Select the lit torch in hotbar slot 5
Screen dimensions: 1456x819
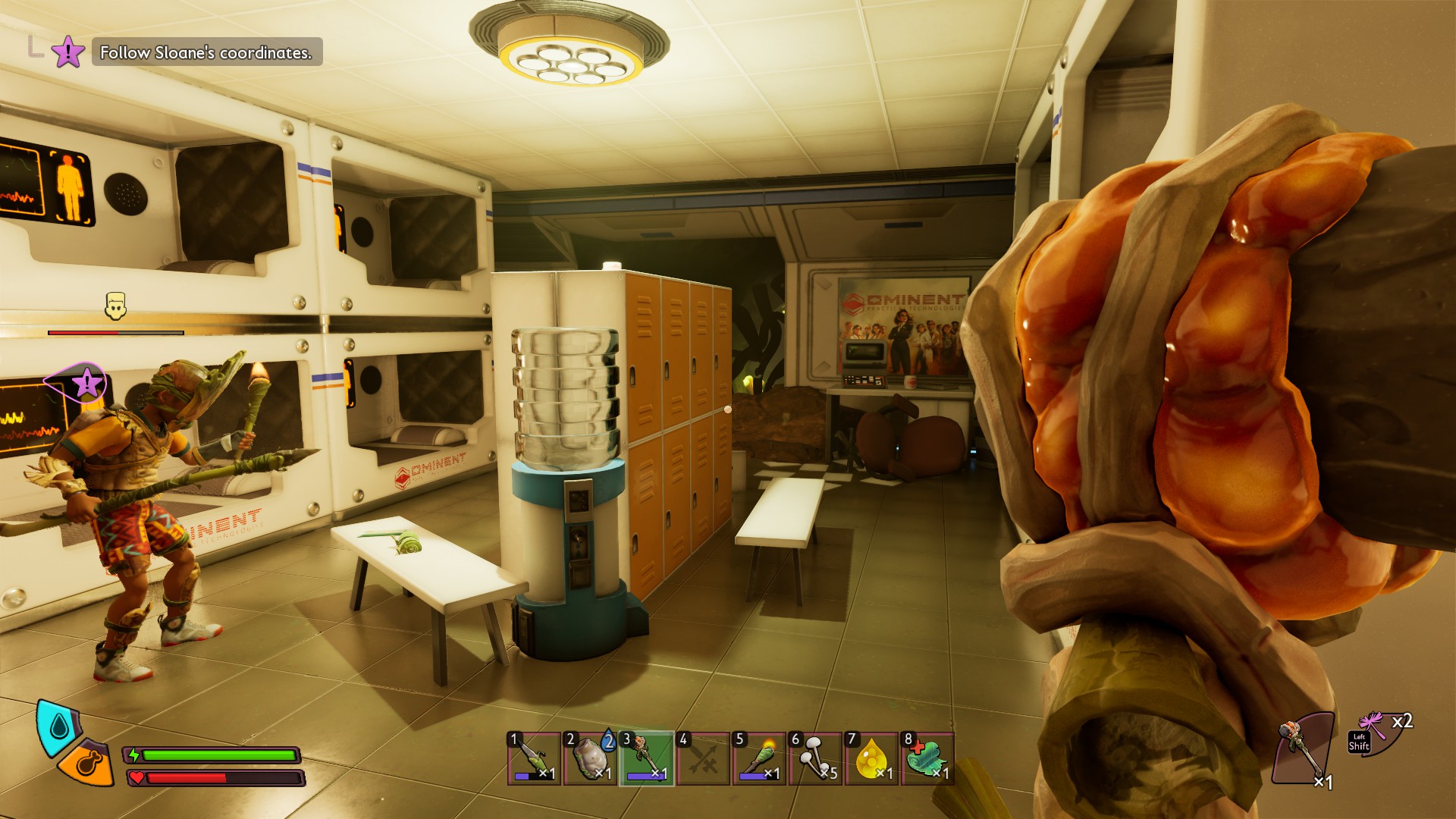point(759,758)
